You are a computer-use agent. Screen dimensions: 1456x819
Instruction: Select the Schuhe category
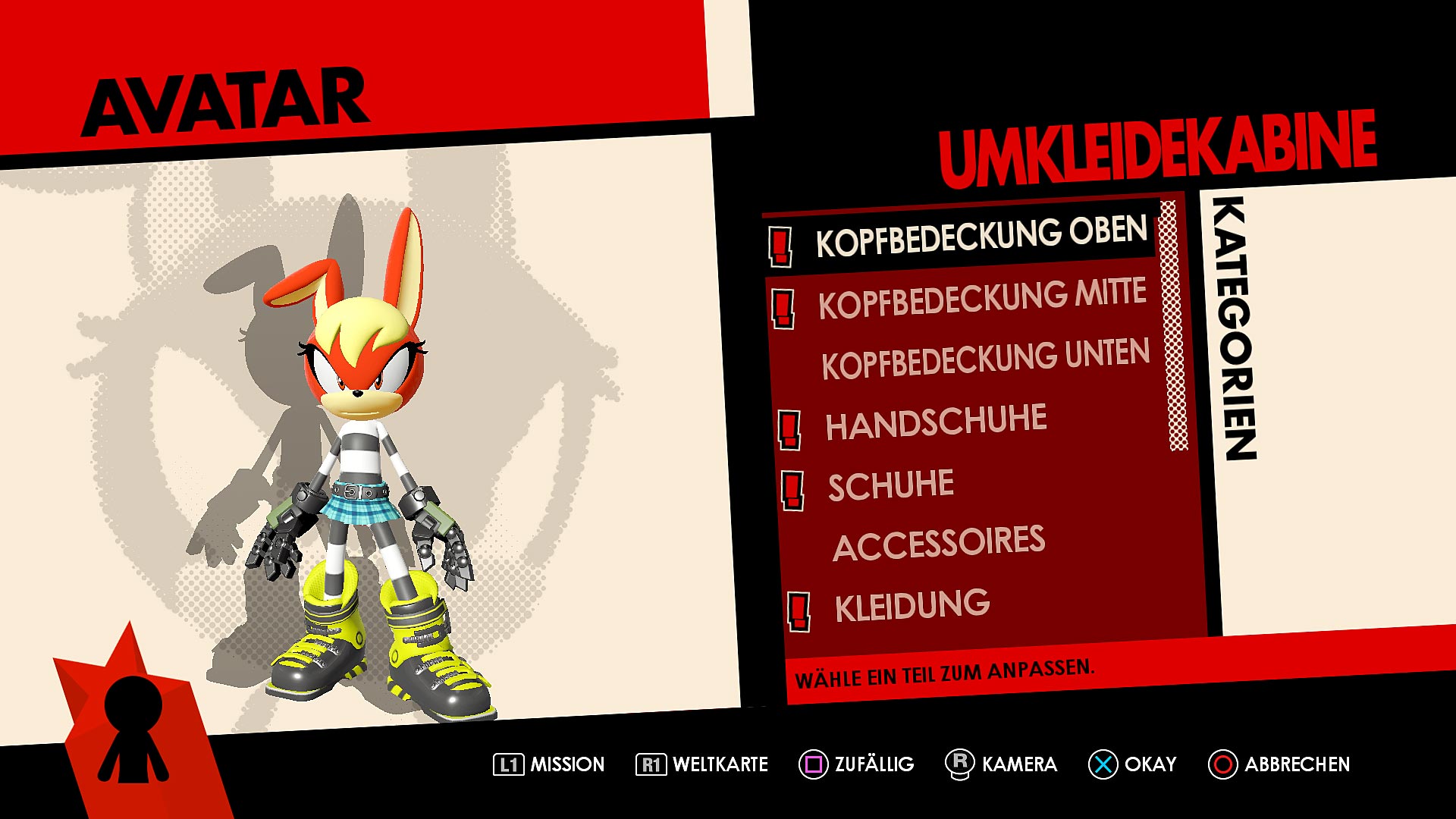click(891, 485)
